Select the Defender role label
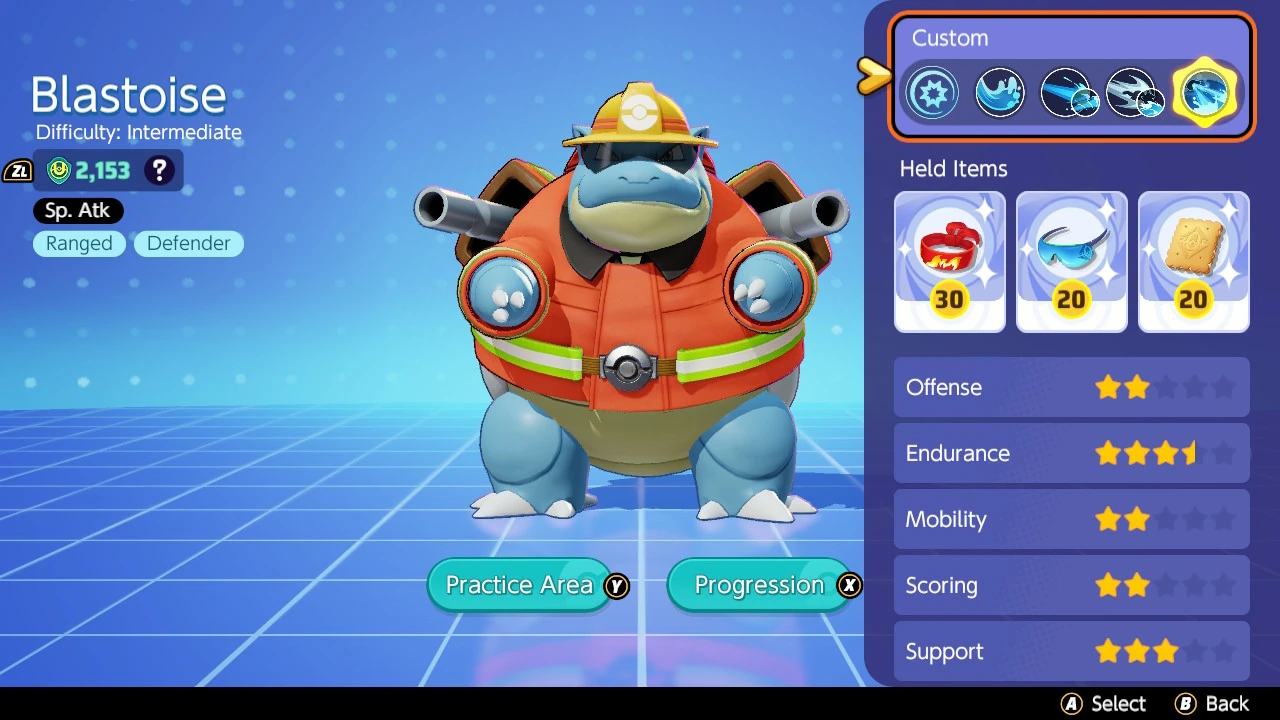 (188, 243)
